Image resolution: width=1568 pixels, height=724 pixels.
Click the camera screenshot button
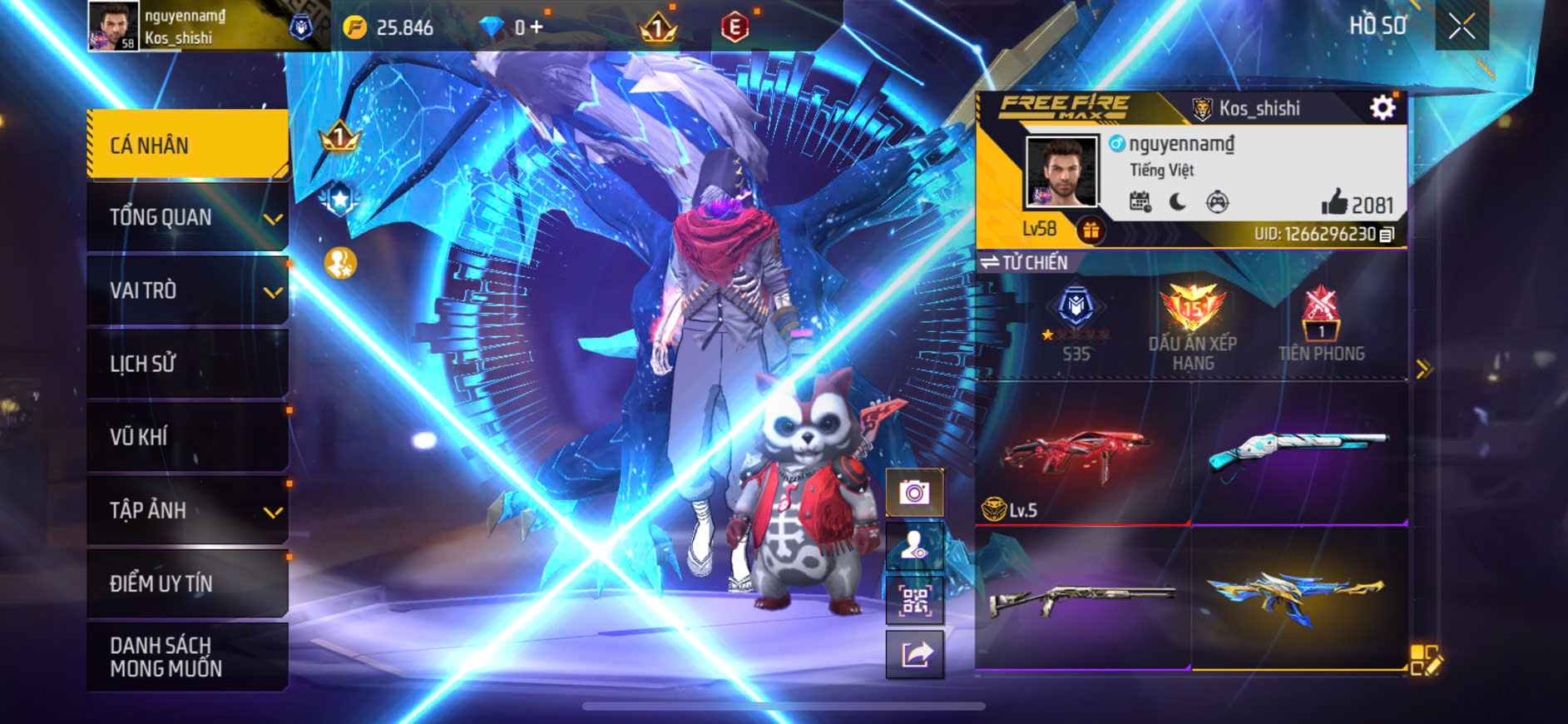pyautogui.click(x=914, y=493)
